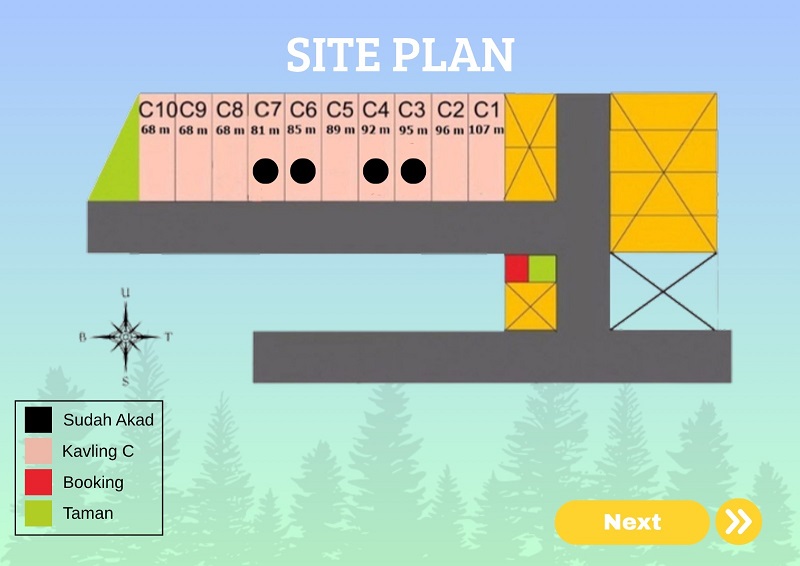Select plot C5 measuring 89 m
This screenshot has width=800, height=566.
pos(340,148)
